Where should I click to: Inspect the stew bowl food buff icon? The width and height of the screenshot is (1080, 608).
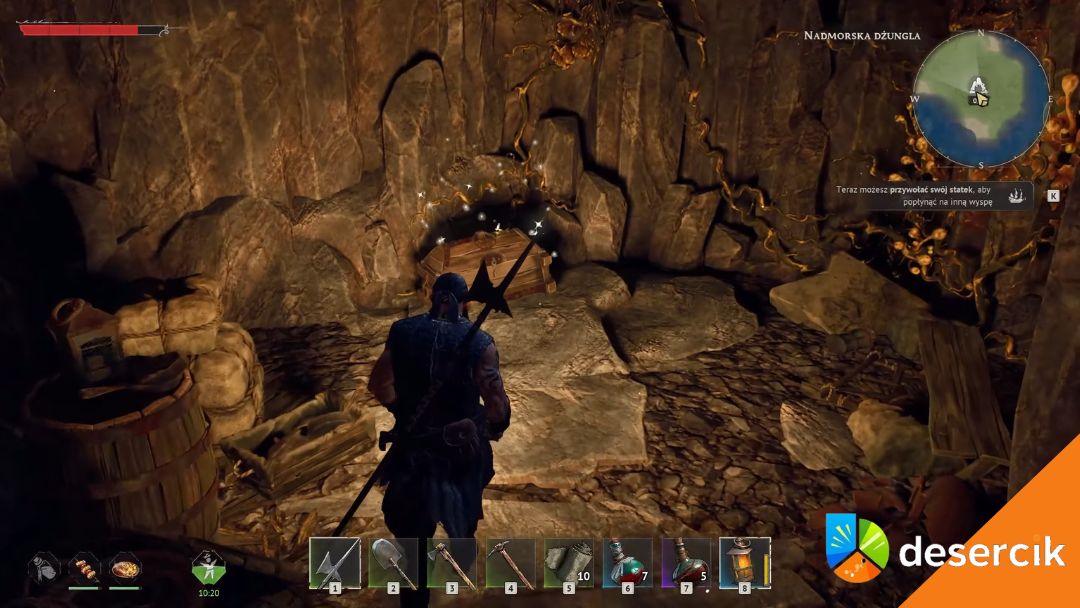click(x=124, y=567)
